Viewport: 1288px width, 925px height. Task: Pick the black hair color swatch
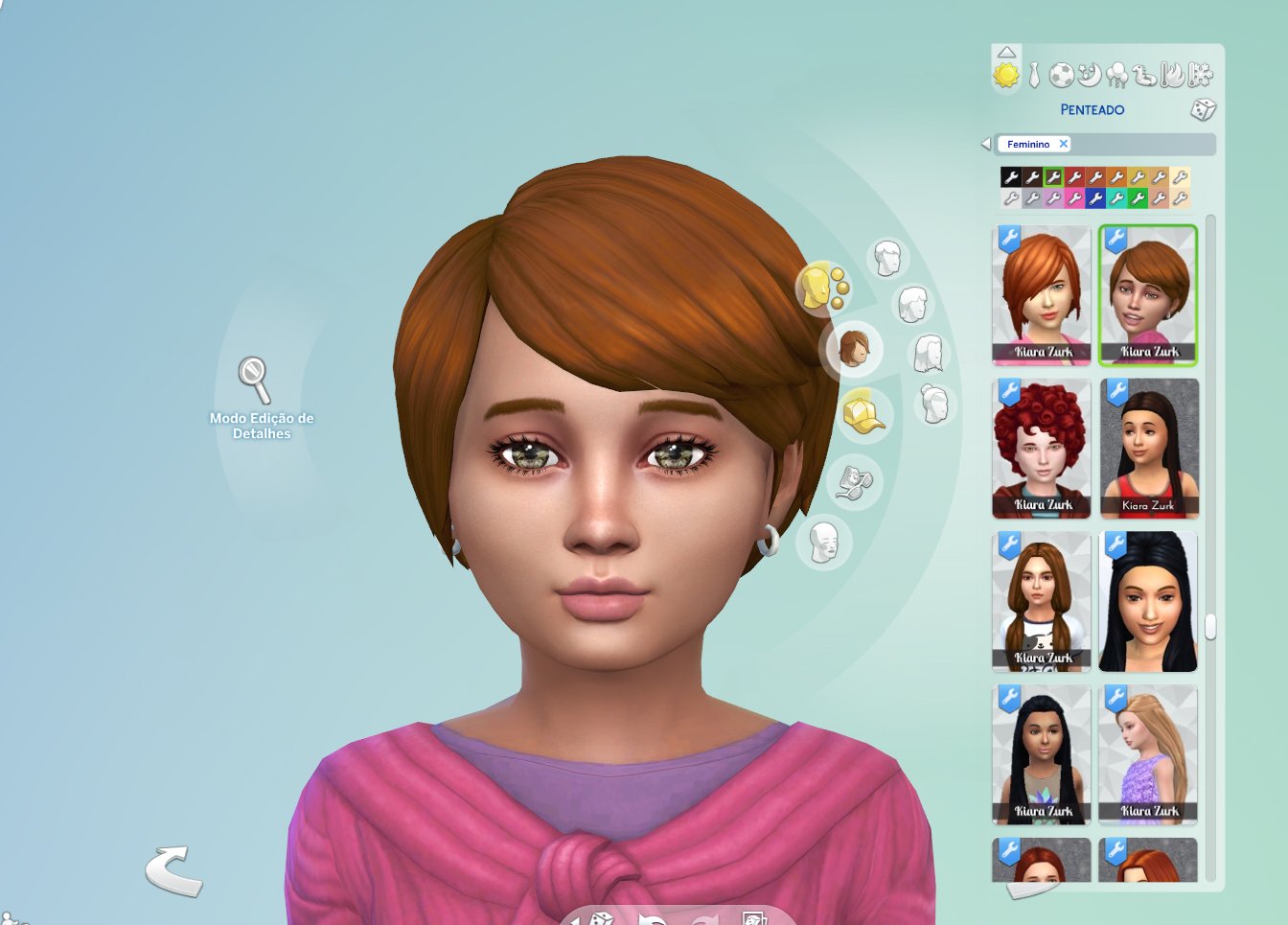tap(1010, 177)
